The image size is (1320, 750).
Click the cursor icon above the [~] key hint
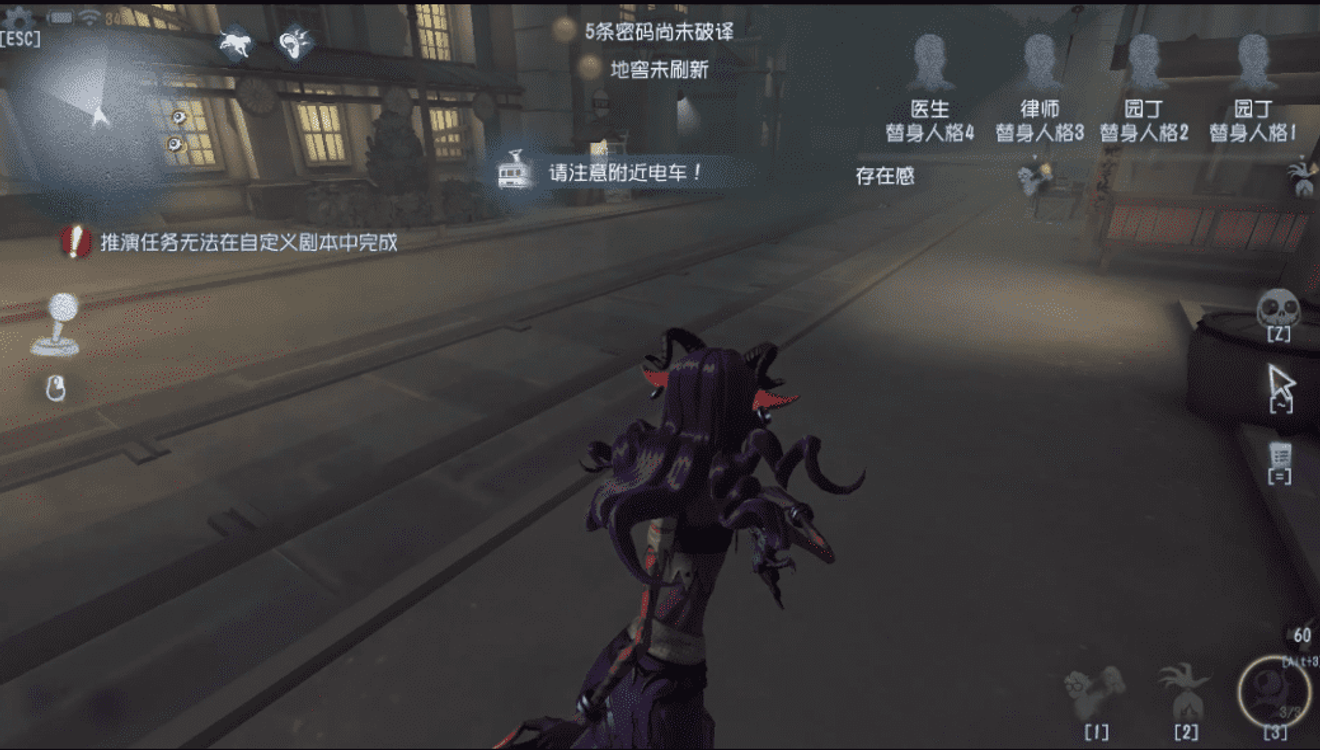click(1280, 381)
